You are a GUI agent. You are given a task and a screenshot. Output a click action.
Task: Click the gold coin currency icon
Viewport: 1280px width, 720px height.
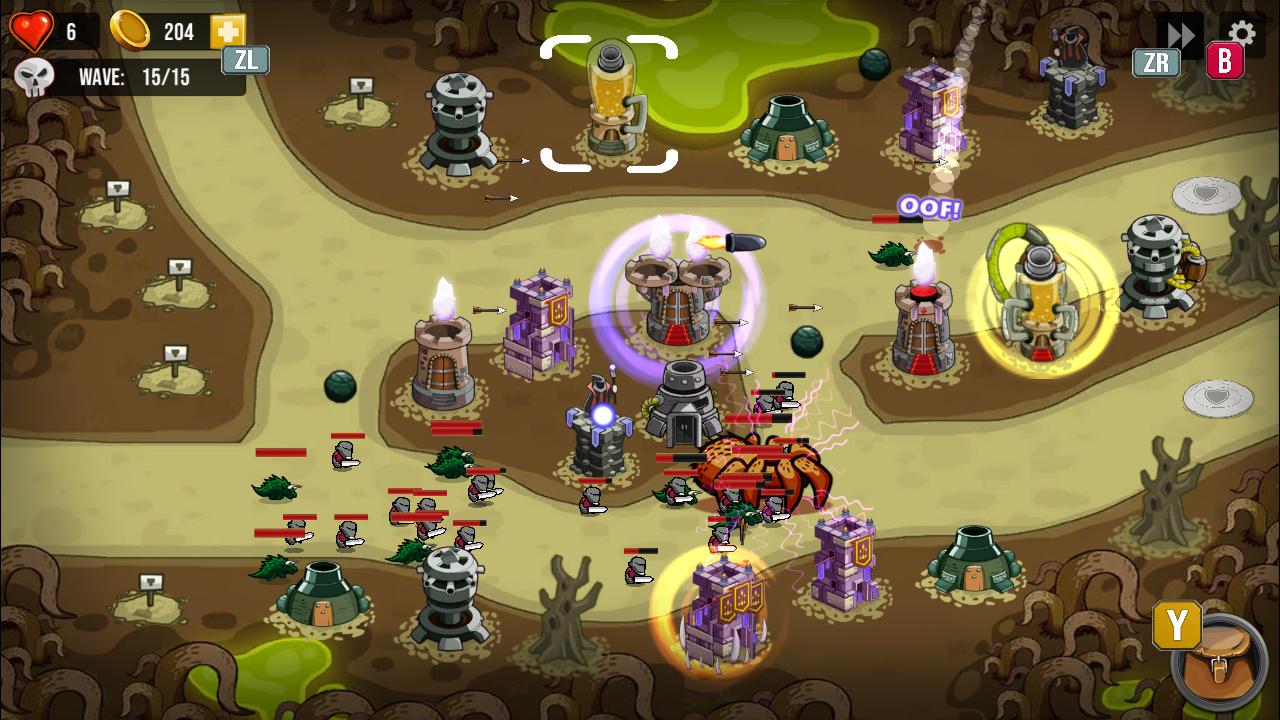[x=128, y=31]
